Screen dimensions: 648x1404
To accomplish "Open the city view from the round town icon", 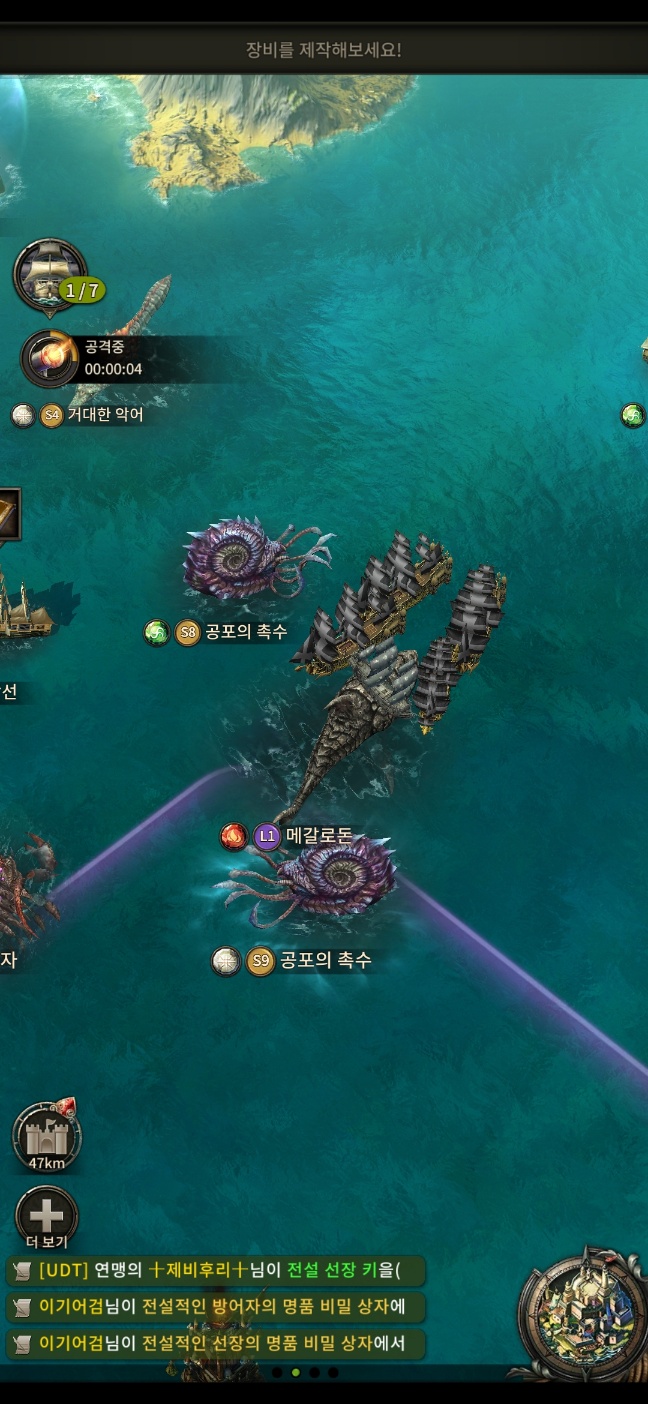I will tap(584, 1314).
